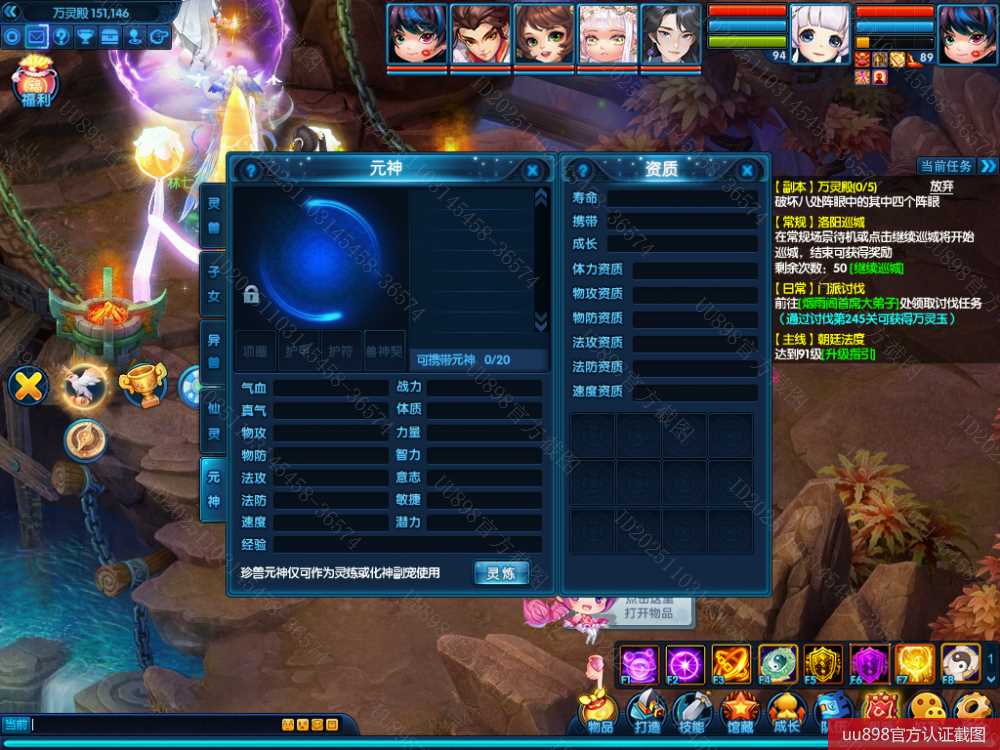Open the 福利 welfare bag
Screen dimensions: 1000x750
pyautogui.click(x=36, y=82)
